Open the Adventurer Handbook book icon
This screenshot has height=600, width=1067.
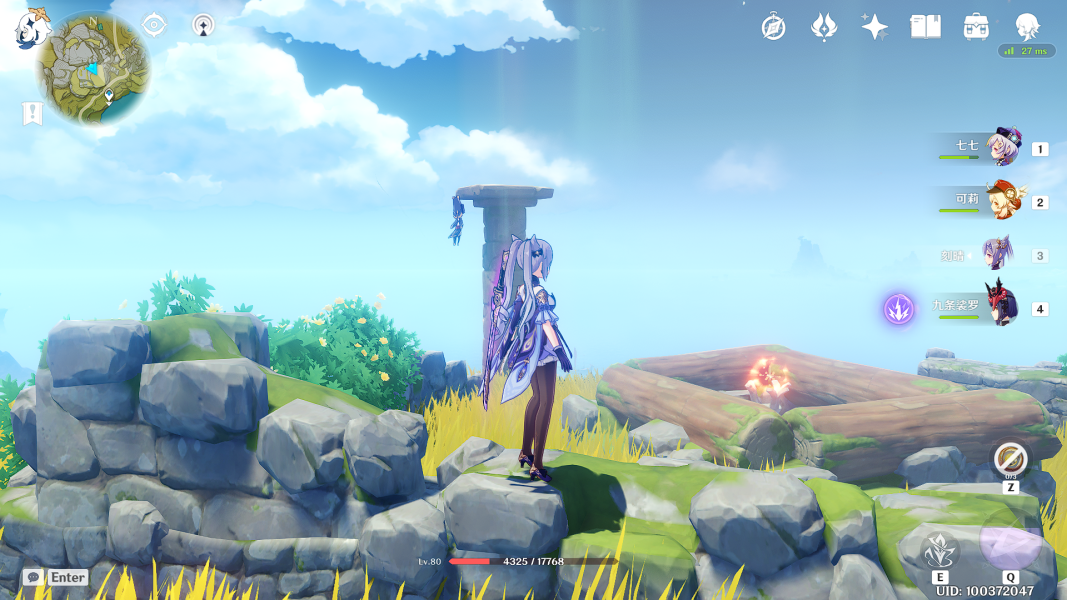[925, 27]
